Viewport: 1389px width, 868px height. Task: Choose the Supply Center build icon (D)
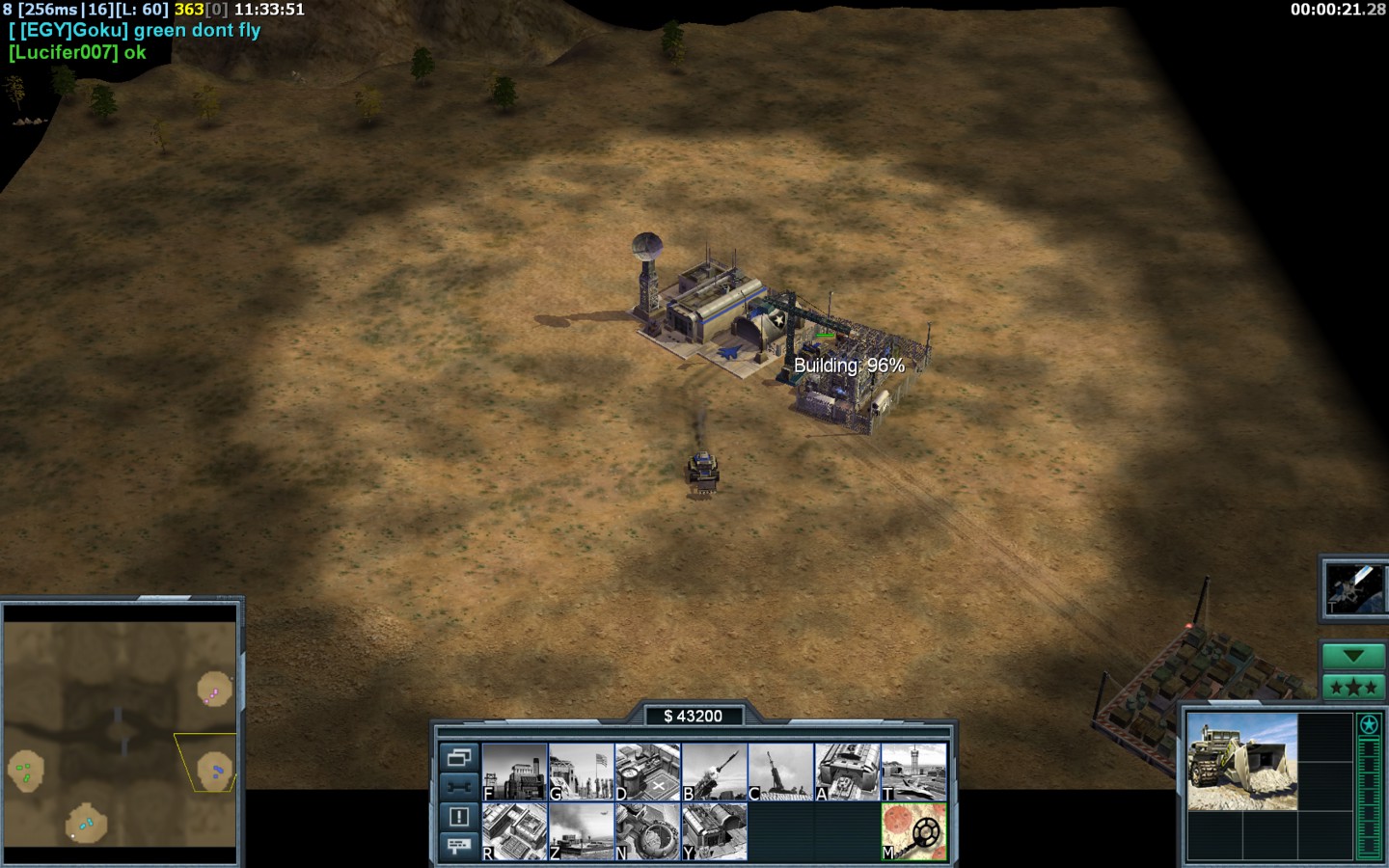click(648, 772)
